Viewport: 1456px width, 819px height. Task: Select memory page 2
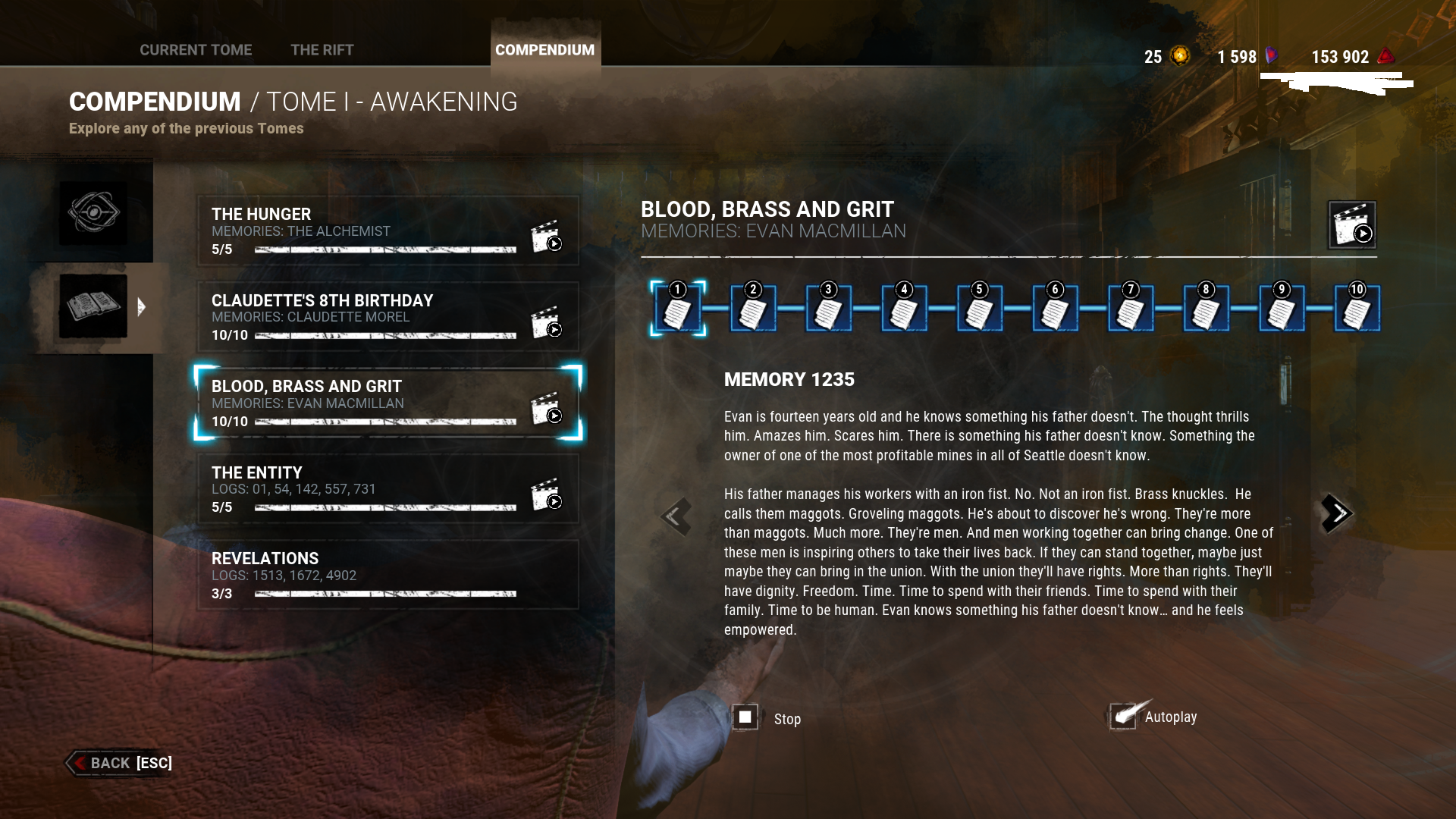point(752,309)
